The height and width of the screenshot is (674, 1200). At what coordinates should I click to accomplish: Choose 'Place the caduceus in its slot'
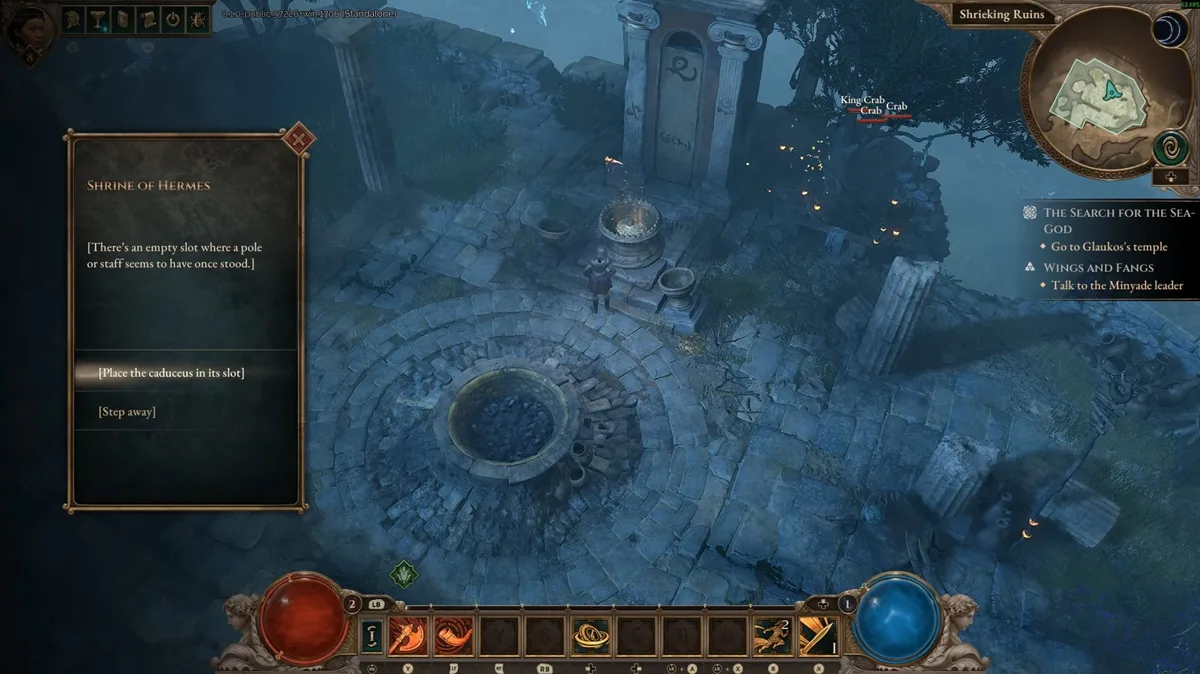click(x=171, y=373)
